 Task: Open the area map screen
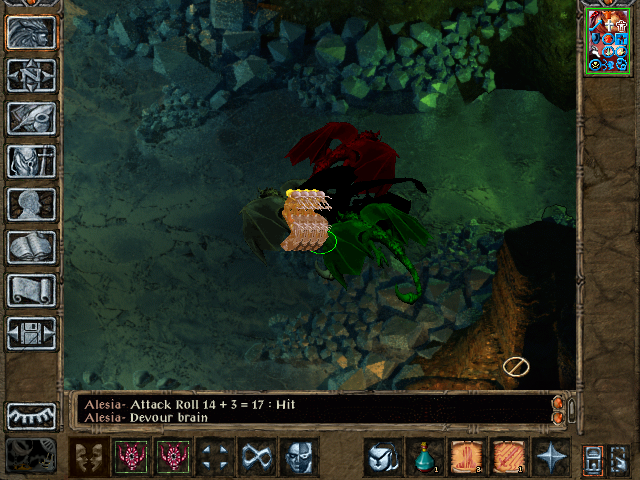coord(32,75)
